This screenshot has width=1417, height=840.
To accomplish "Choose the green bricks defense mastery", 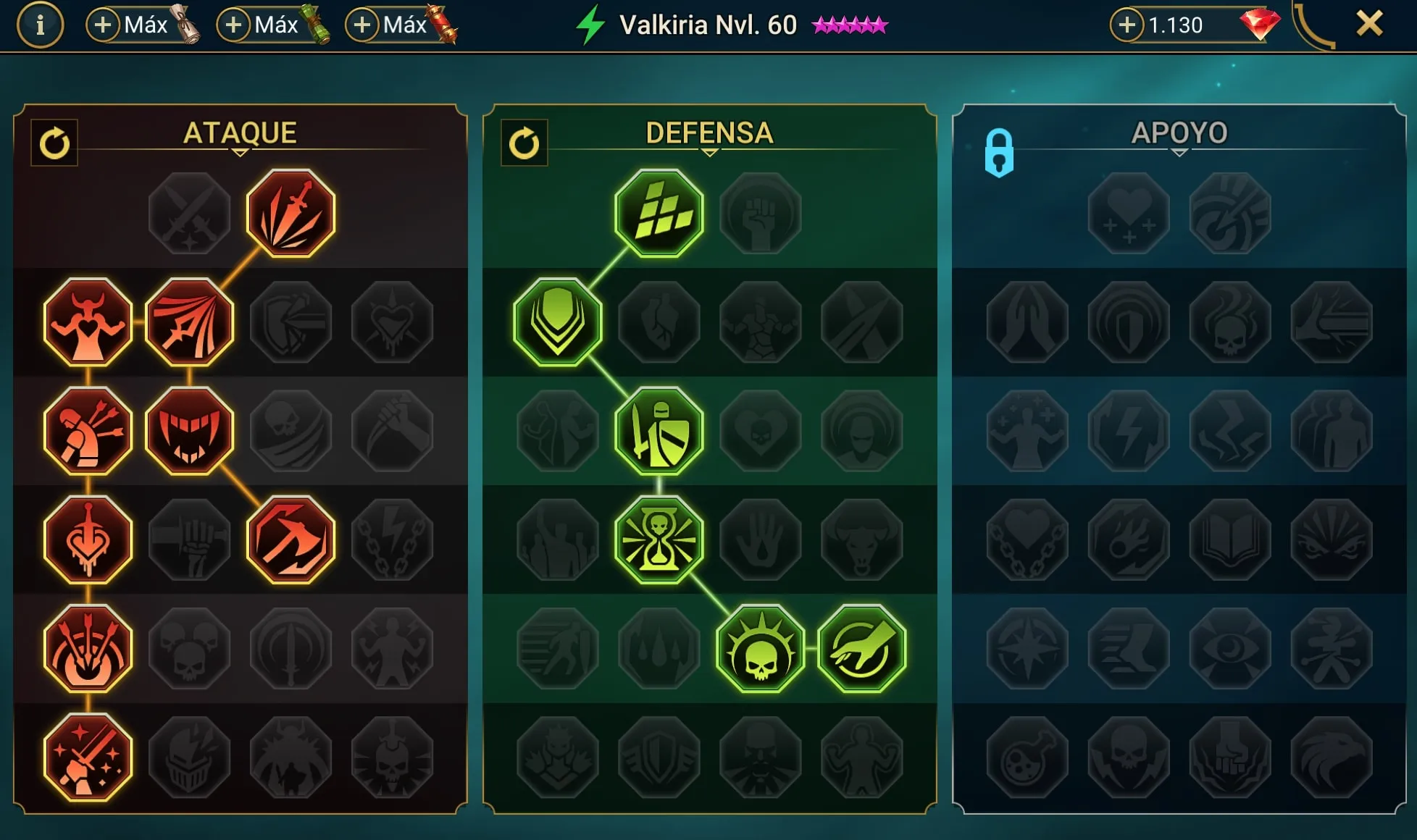I will click(x=659, y=214).
